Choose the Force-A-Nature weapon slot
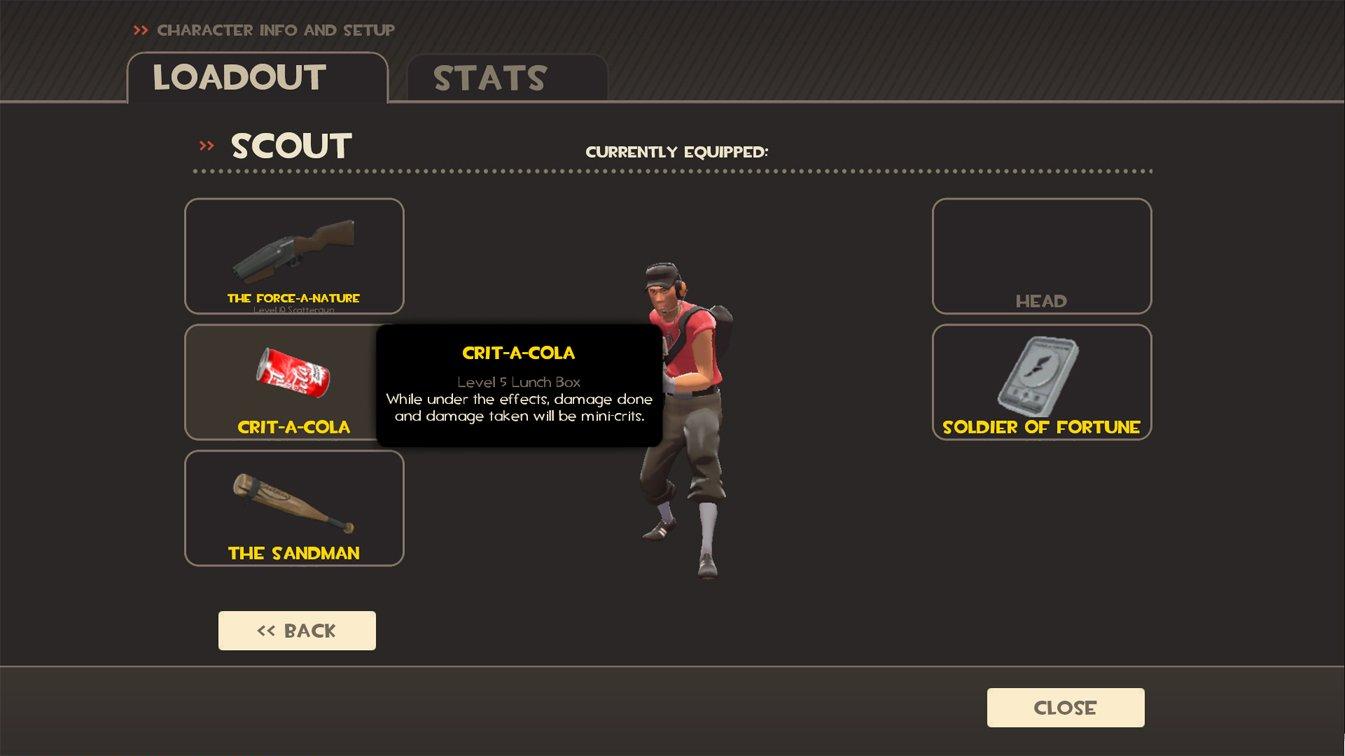The width and height of the screenshot is (1345, 756). pyautogui.click(x=294, y=256)
